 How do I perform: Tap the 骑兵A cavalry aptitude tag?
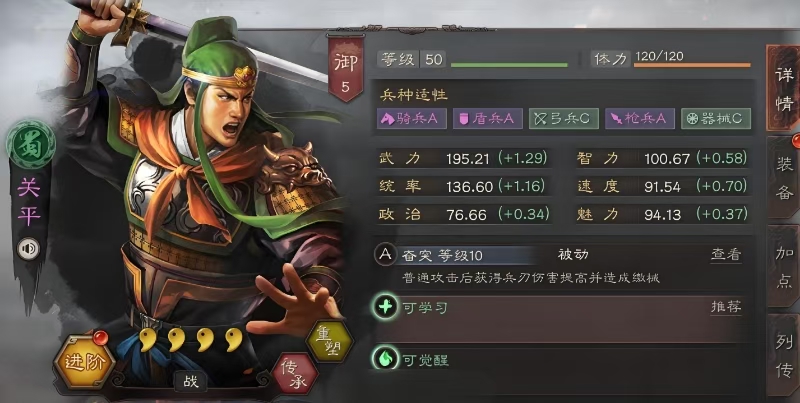pos(411,118)
